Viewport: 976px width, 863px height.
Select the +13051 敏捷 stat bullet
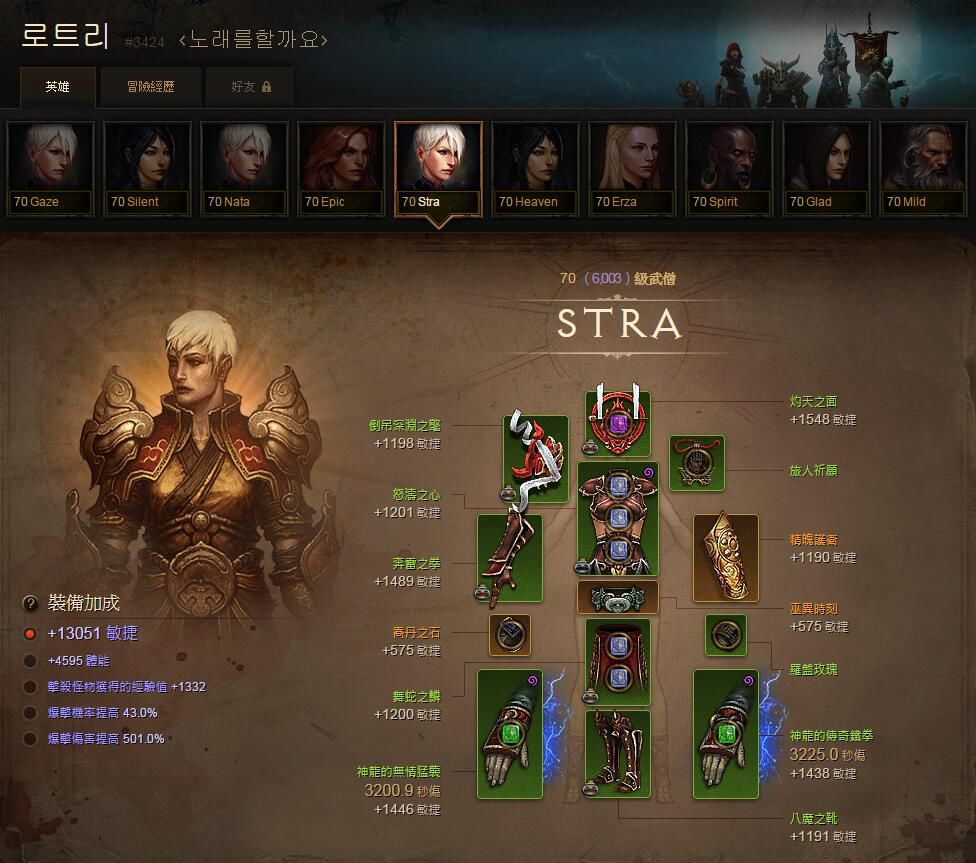tap(30, 633)
